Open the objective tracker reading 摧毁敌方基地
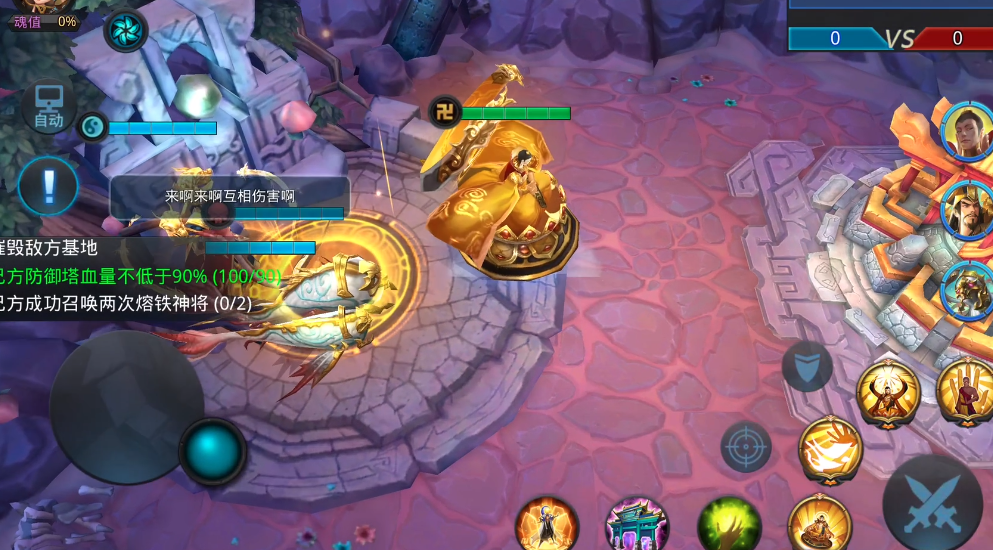The width and height of the screenshot is (993, 550). pyautogui.click(x=52, y=248)
